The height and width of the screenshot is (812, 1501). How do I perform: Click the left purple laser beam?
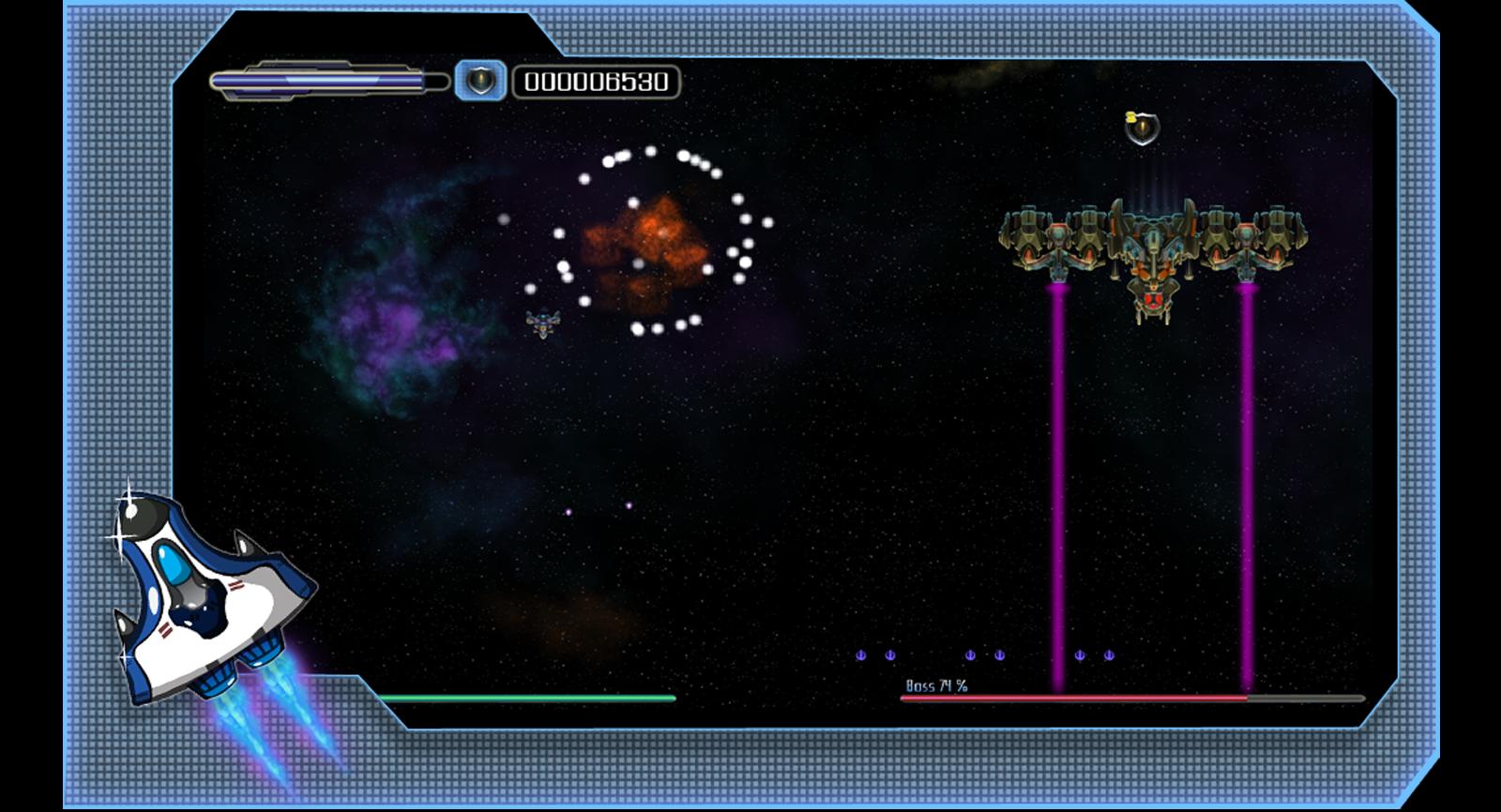point(1059,488)
